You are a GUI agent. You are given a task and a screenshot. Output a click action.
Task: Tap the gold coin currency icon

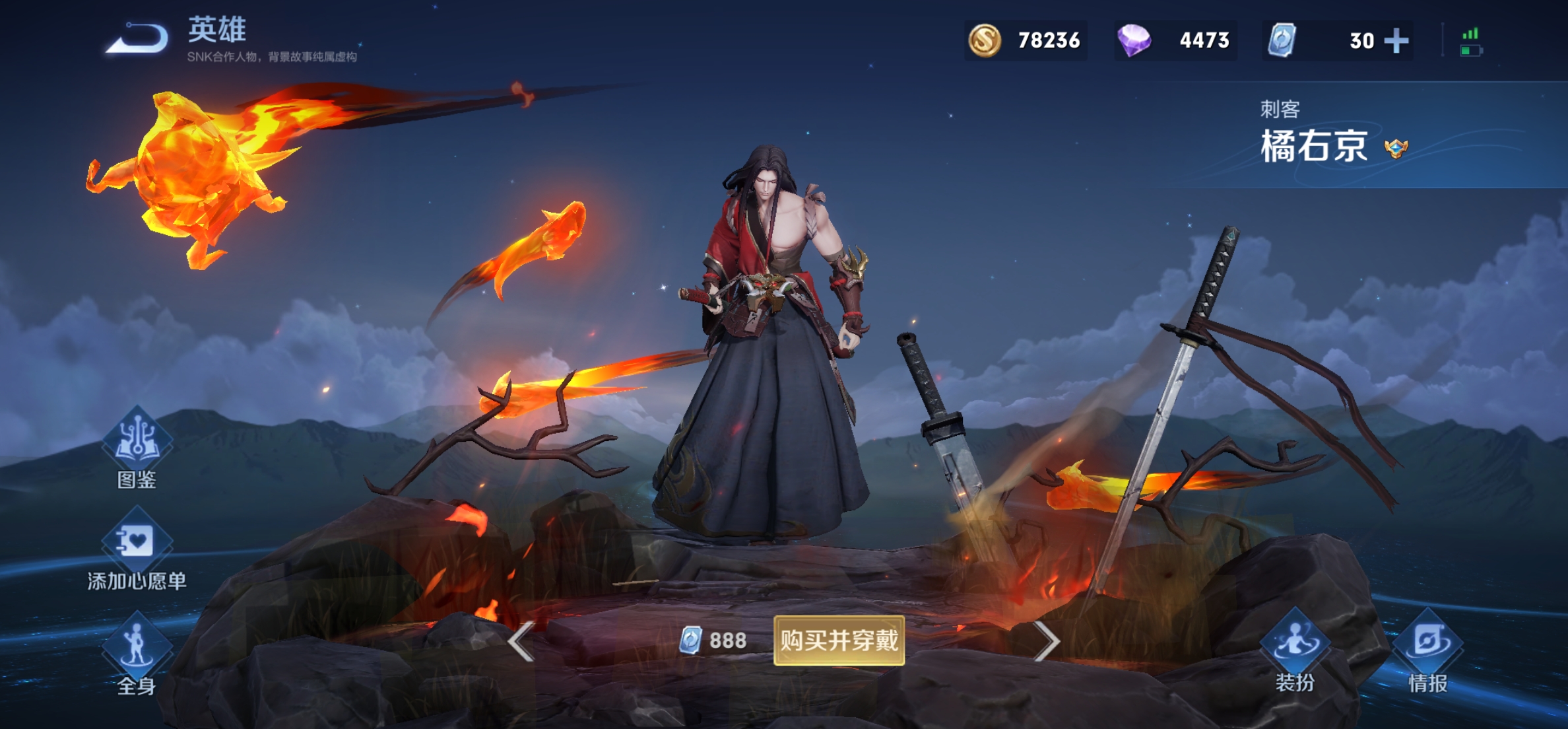[x=985, y=40]
